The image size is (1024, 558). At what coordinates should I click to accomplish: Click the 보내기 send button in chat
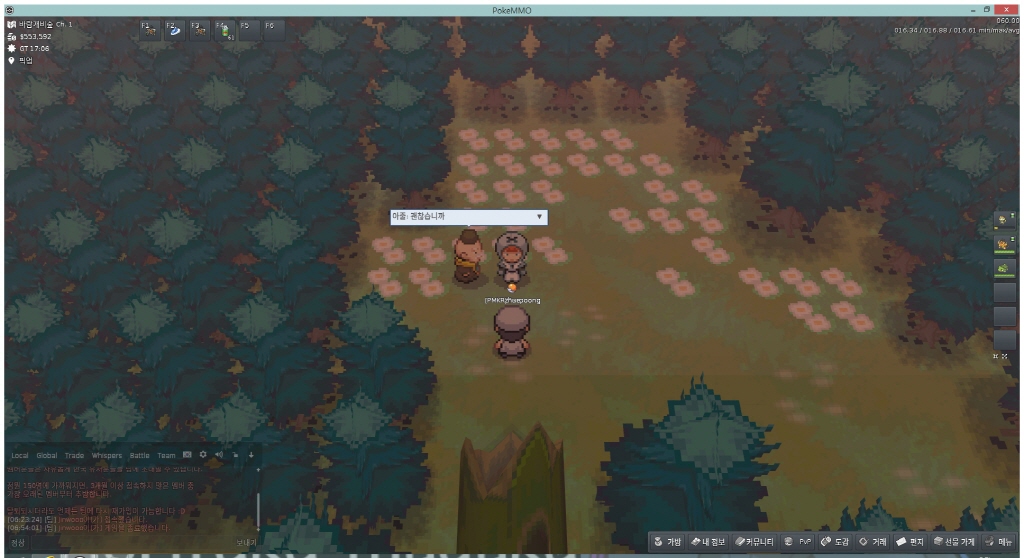pyautogui.click(x=246, y=542)
